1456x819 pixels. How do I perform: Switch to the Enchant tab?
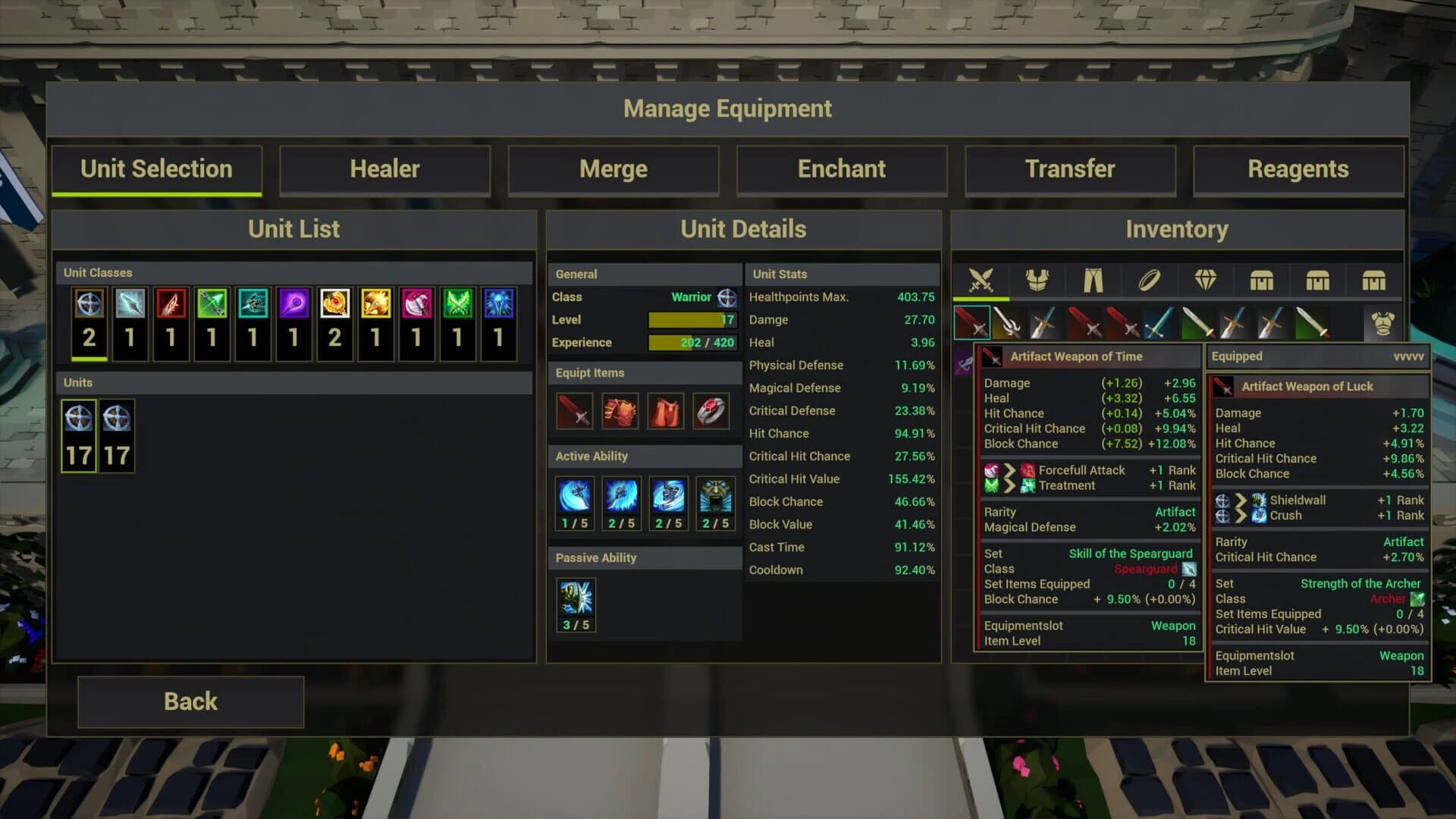point(842,169)
